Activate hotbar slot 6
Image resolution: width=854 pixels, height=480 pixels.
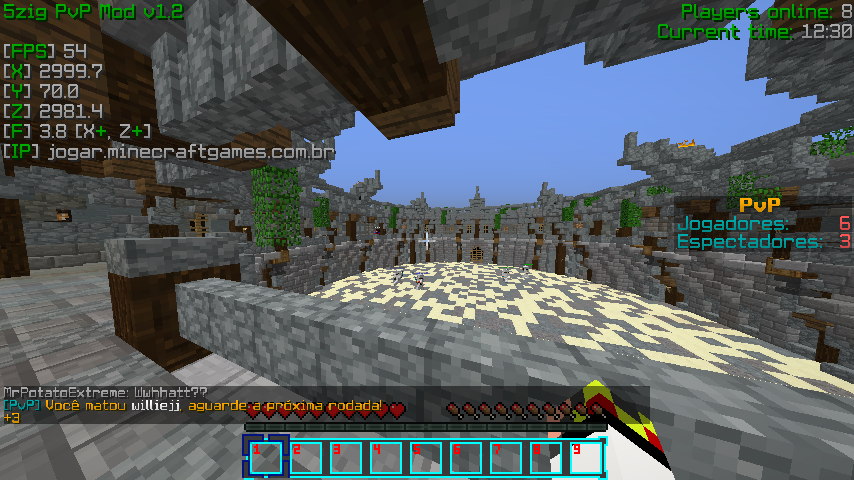(x=466, y=457)
